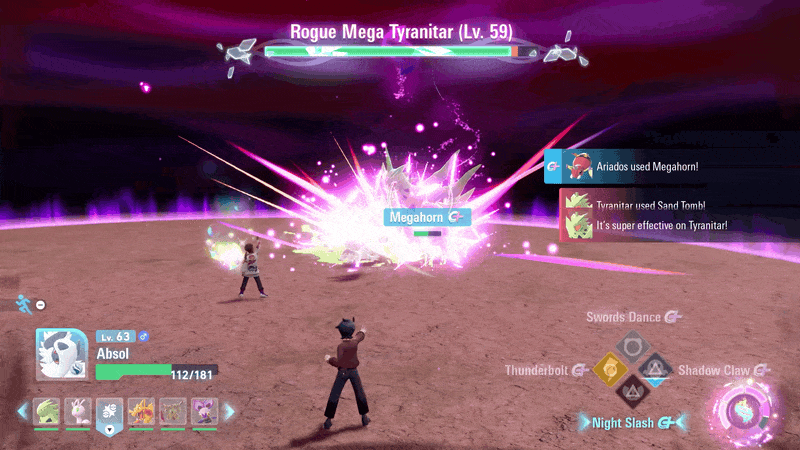The width and height of the screenshot is (800, 450).
Task: Switch to the purple butterfly-like party Pokémon
Action: (204, 411)
